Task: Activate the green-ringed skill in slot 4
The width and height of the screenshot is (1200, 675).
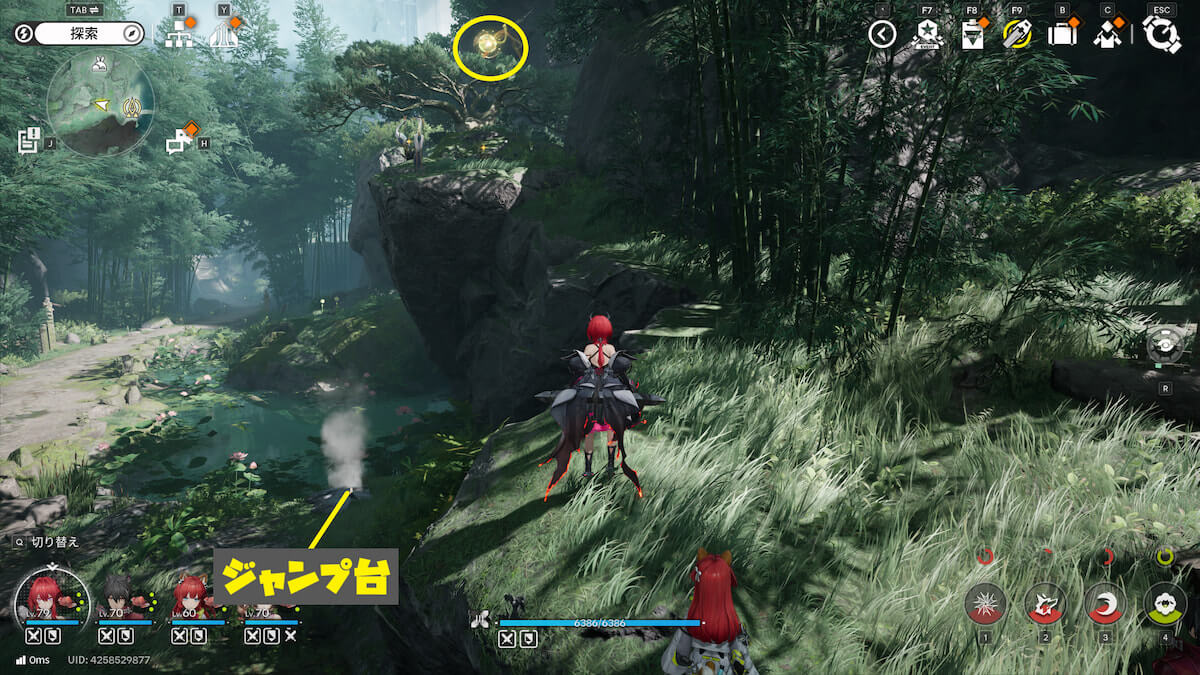Action: 1164,603
